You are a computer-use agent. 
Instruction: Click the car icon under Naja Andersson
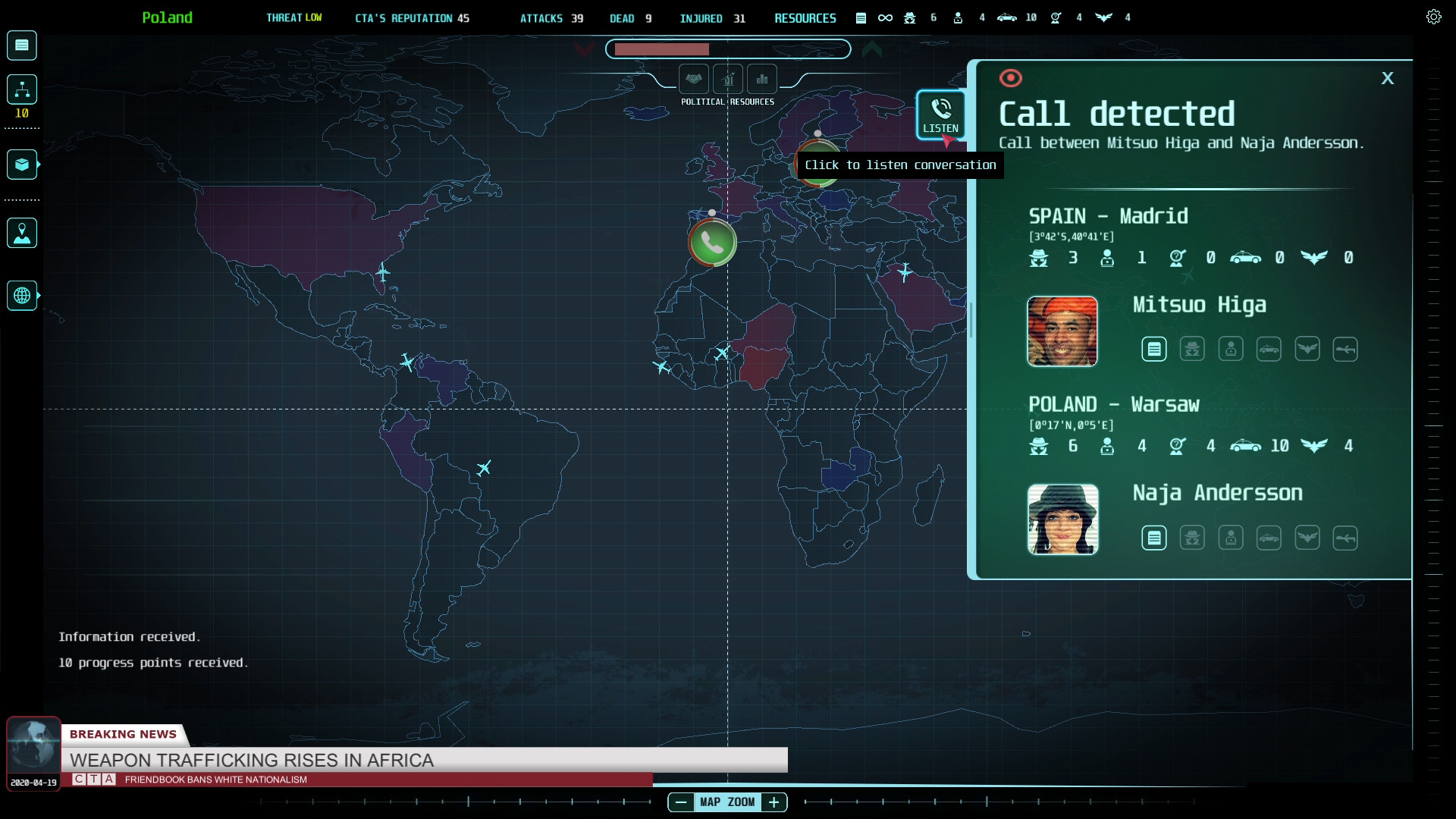coord(1269,538)
